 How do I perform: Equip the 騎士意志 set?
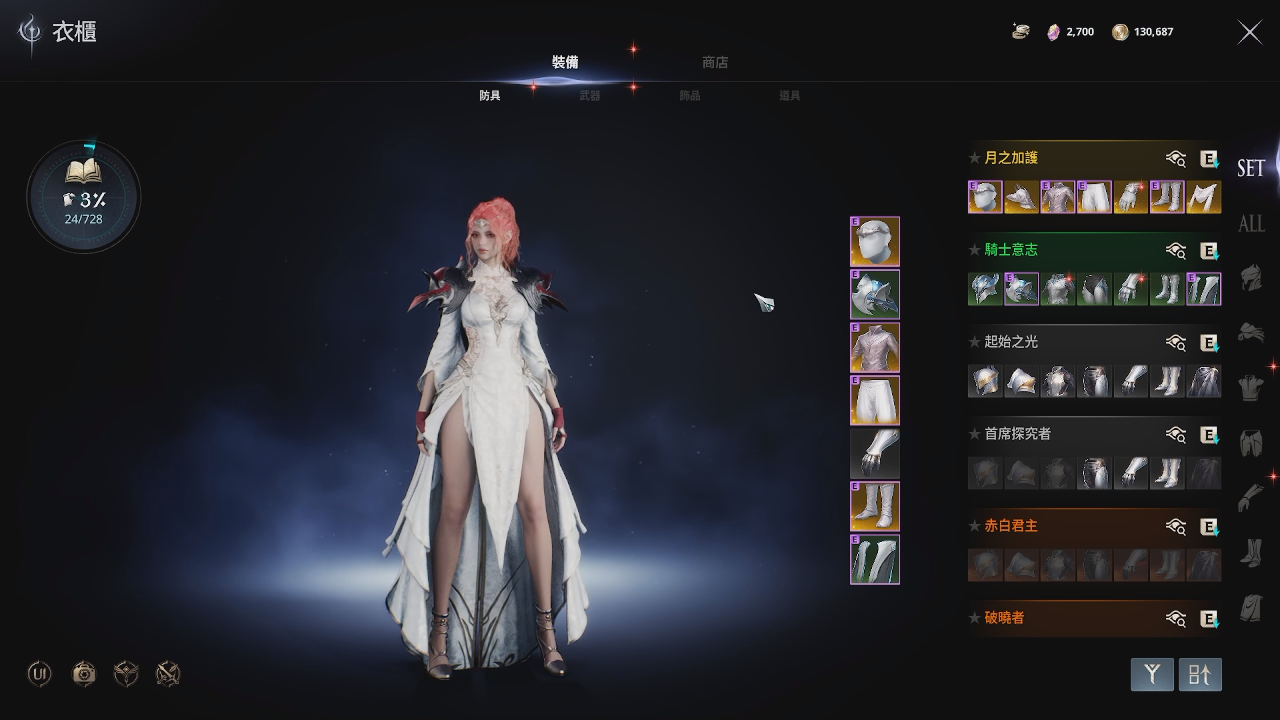point(1209,250)
